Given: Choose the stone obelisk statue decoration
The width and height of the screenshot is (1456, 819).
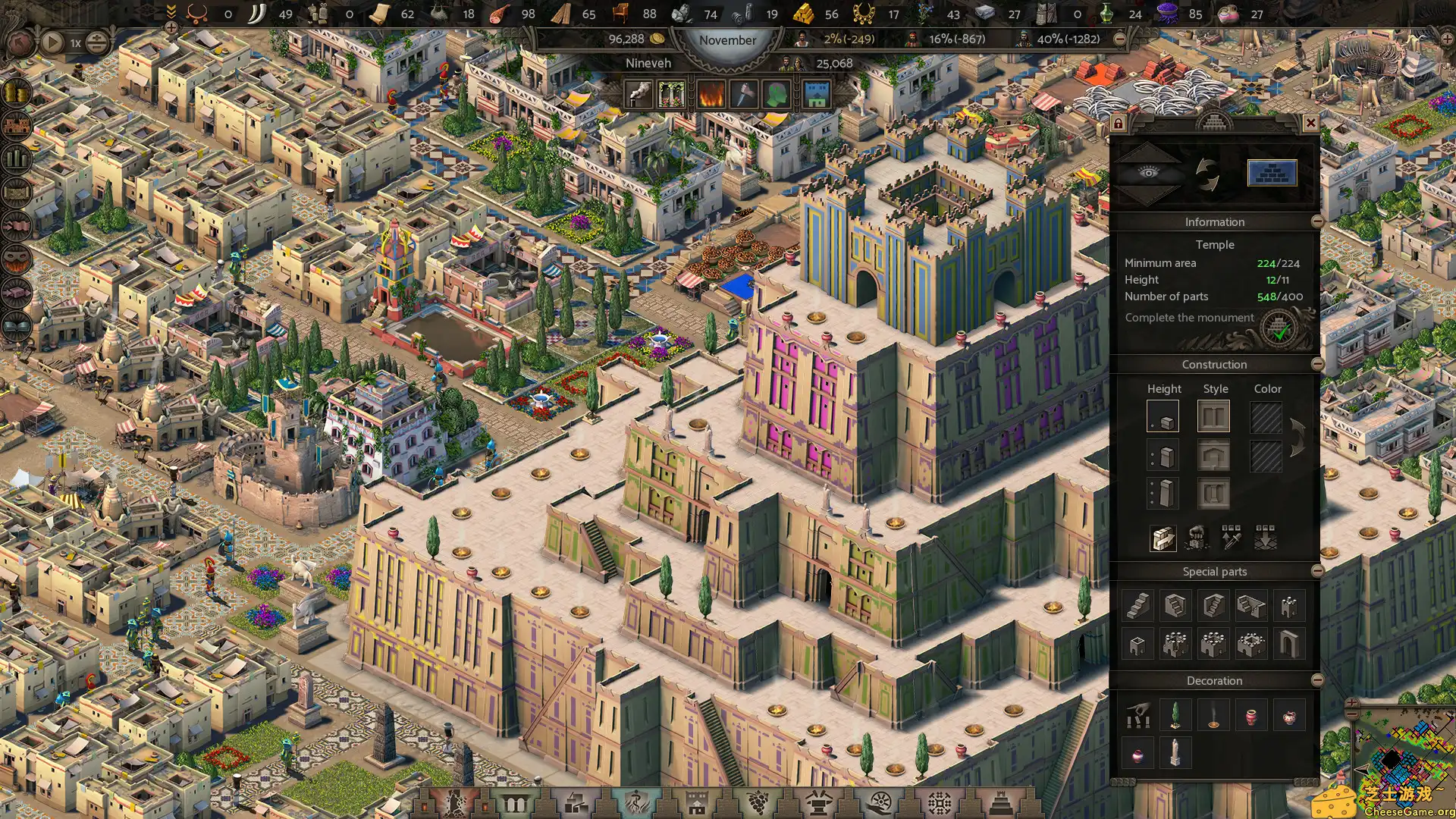Looking at the screenshot, I should (x=1175, y=753).
